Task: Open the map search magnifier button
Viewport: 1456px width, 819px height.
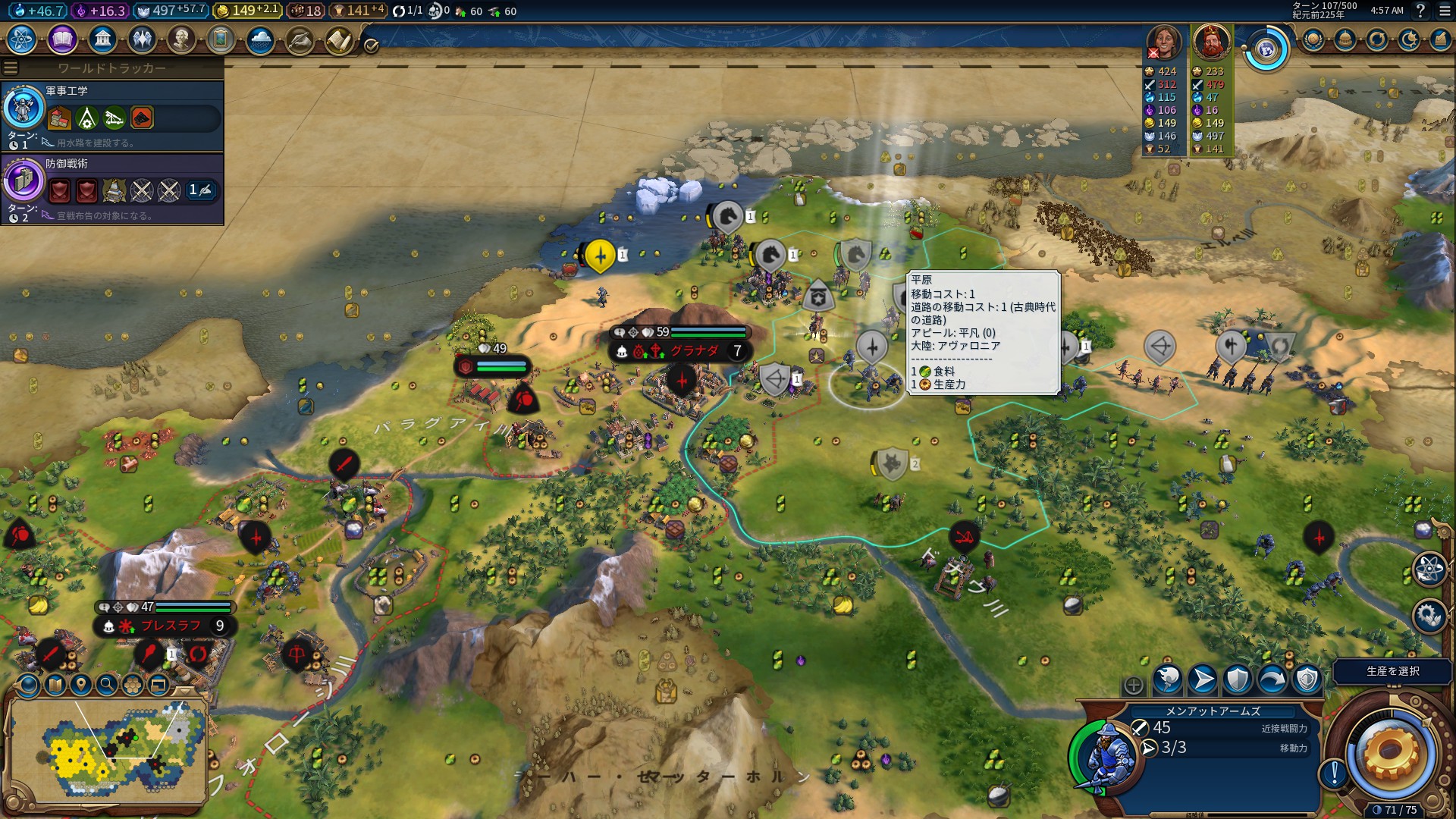Action: click(x=107, y=686)
